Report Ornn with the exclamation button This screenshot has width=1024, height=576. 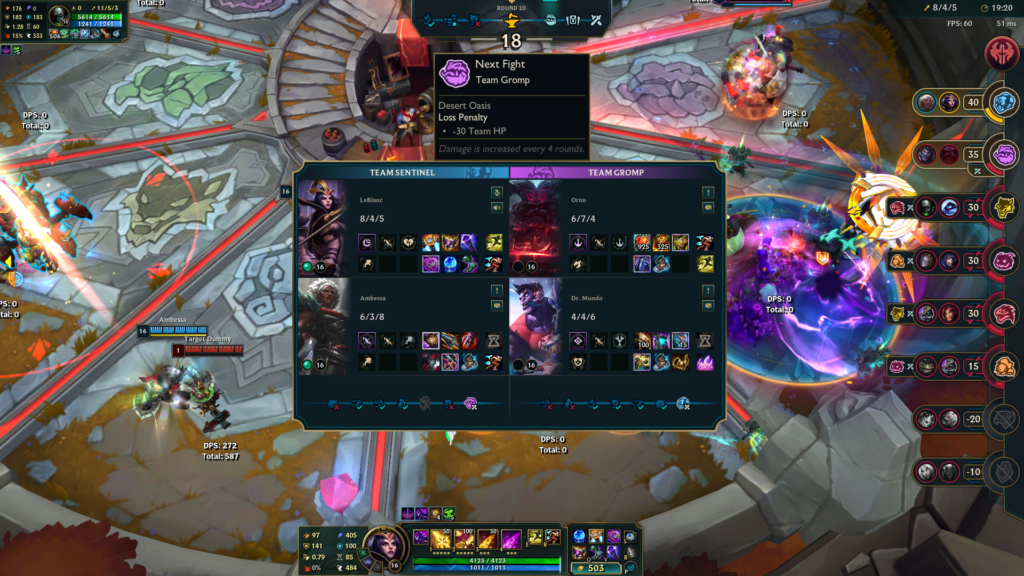click(708, 192)
